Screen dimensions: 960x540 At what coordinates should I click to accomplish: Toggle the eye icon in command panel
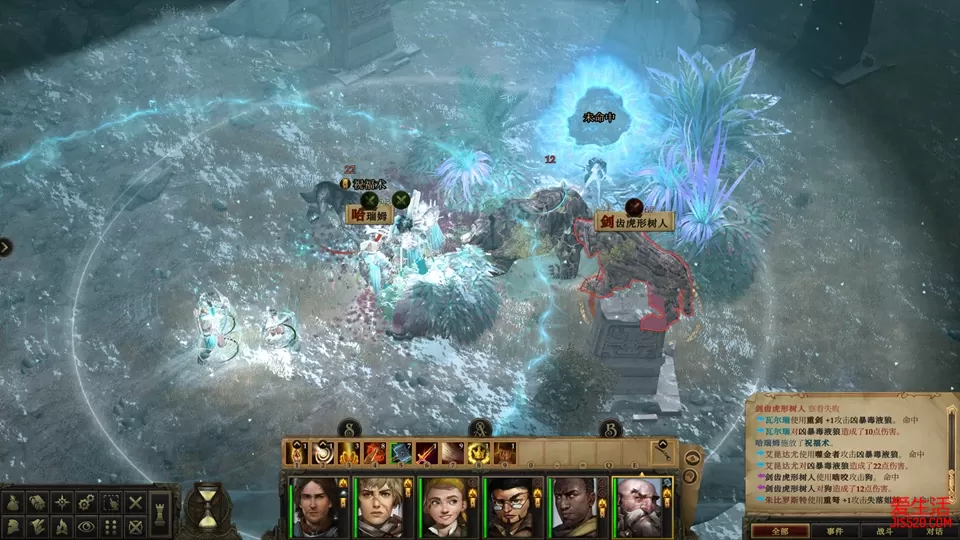point(87,526)
